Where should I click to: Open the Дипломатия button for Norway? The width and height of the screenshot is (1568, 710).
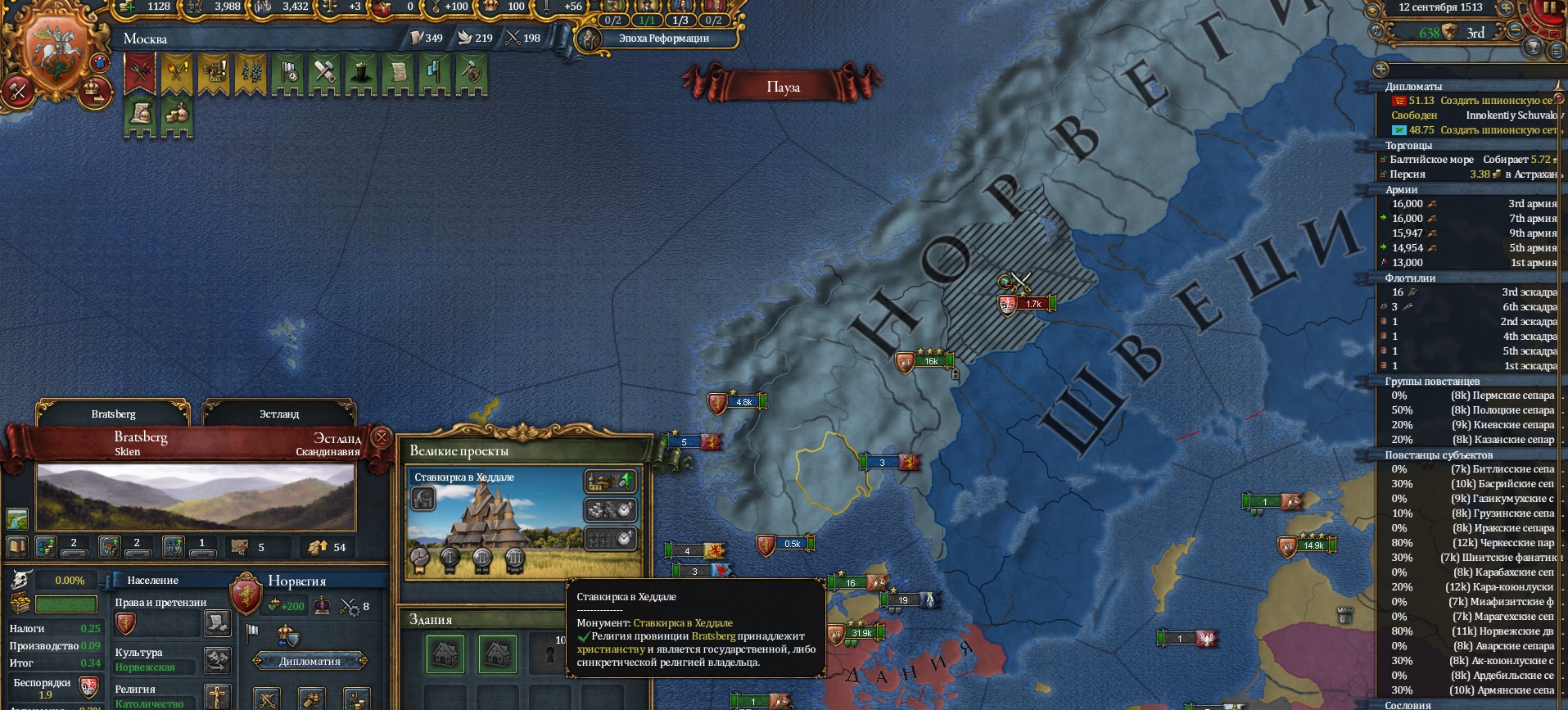coord(310,661)
